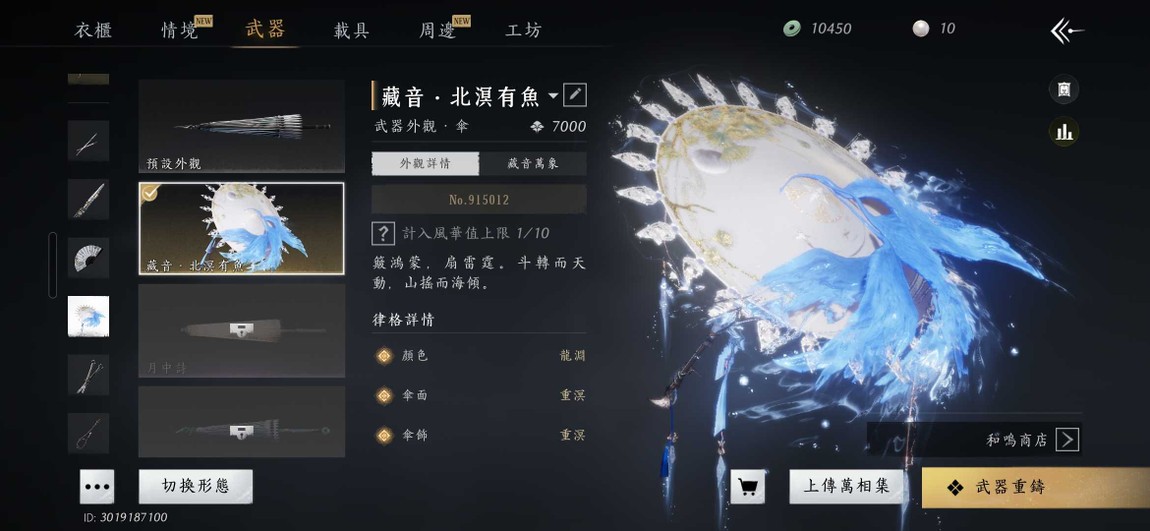1150x531 pixels.
Task: Open the three-dots more options button
Action: point(97,486)
